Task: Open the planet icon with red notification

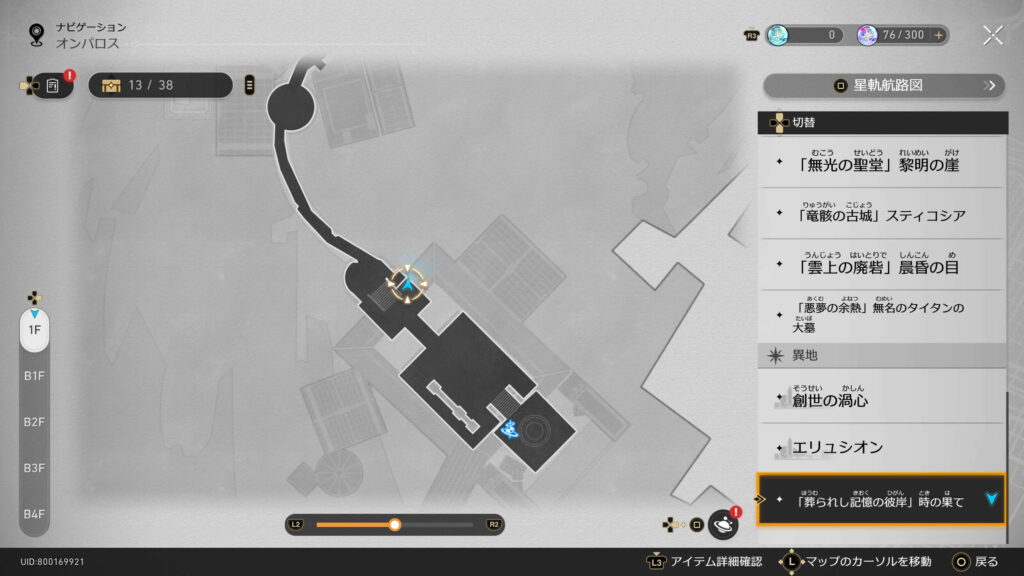Action: [722, 524]
